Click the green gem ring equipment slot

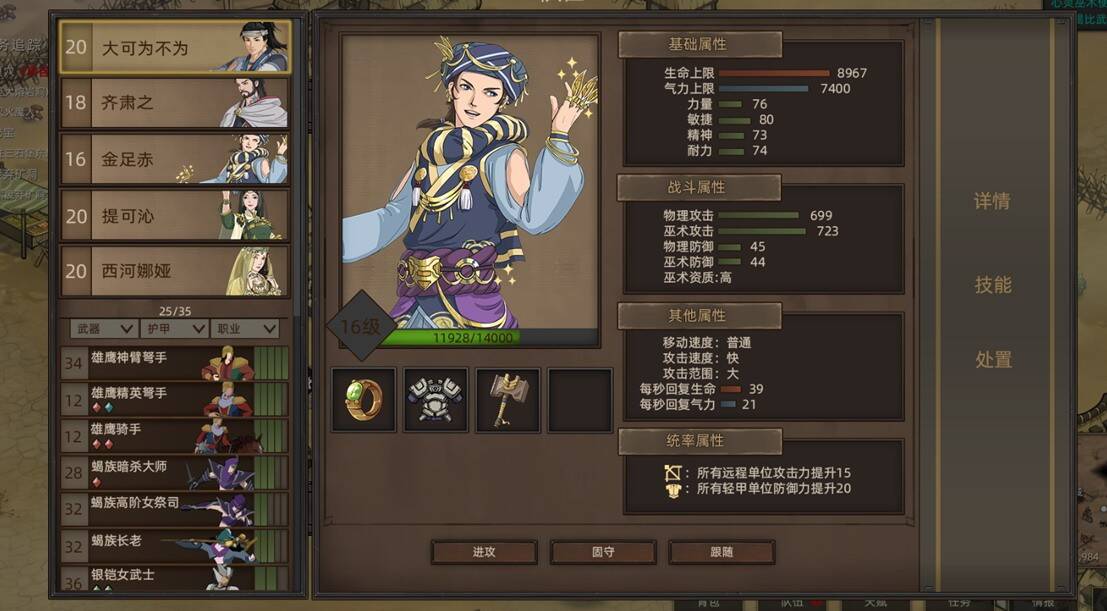pyautogui.click(x=364, y=400)
